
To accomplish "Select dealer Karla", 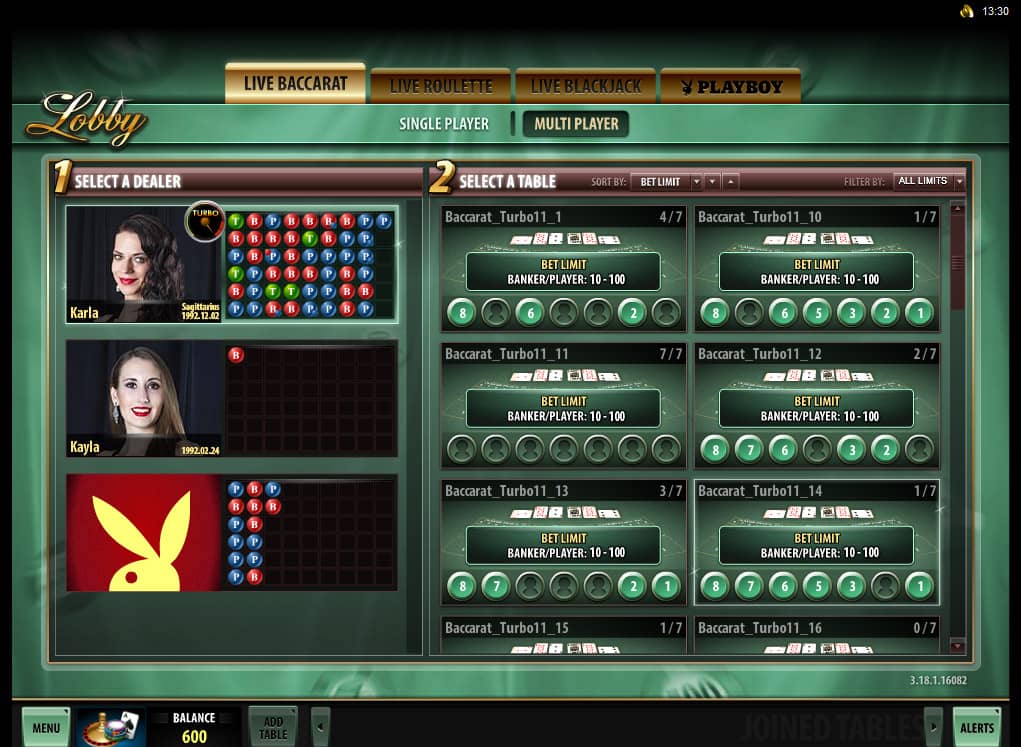I will [143, 265].
